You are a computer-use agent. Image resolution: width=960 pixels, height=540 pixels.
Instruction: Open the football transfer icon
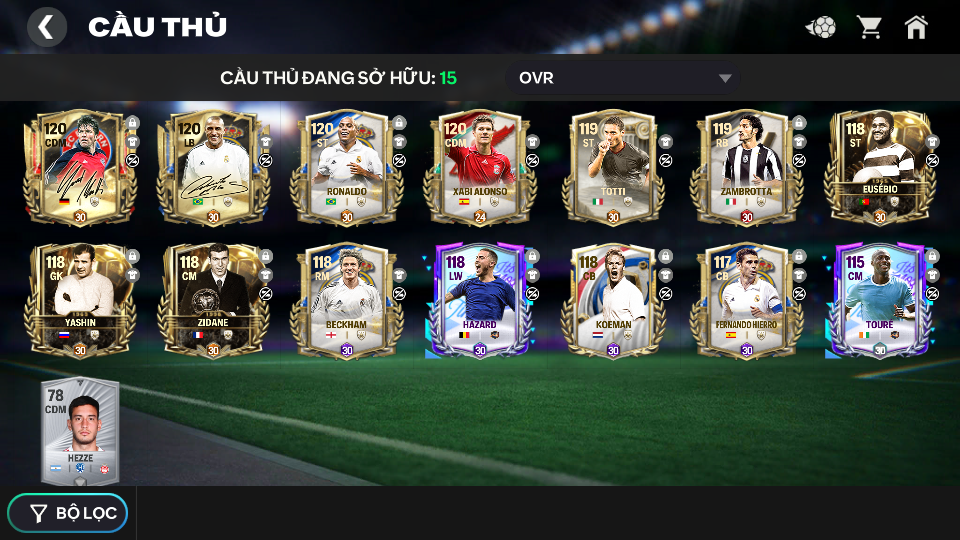coord(821,27)
